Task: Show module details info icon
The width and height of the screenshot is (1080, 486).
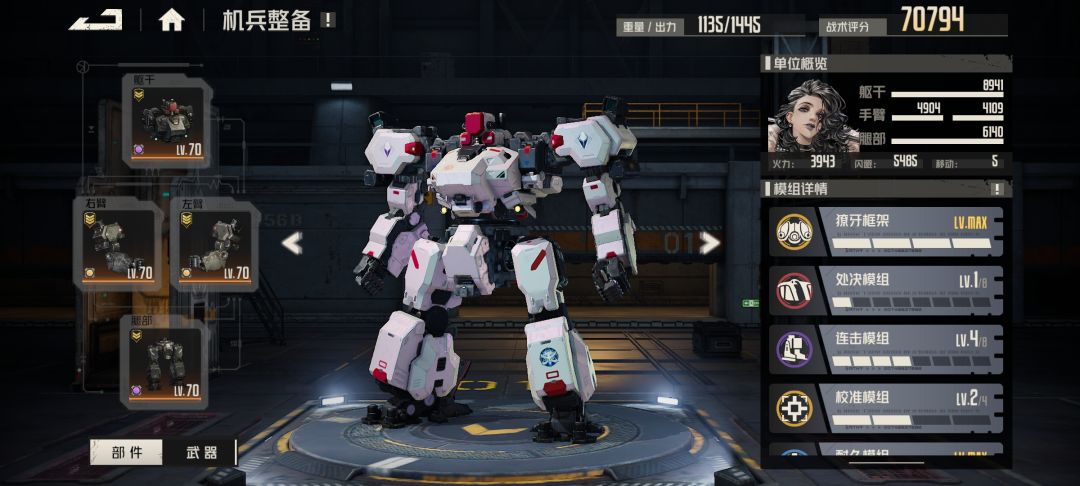Action: coord(996,189)
